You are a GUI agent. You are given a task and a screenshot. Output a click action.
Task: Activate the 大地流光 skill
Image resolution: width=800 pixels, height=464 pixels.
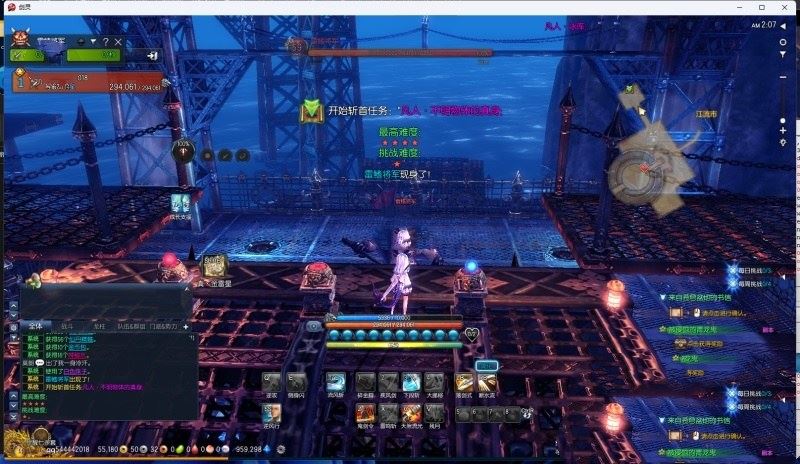410,412
